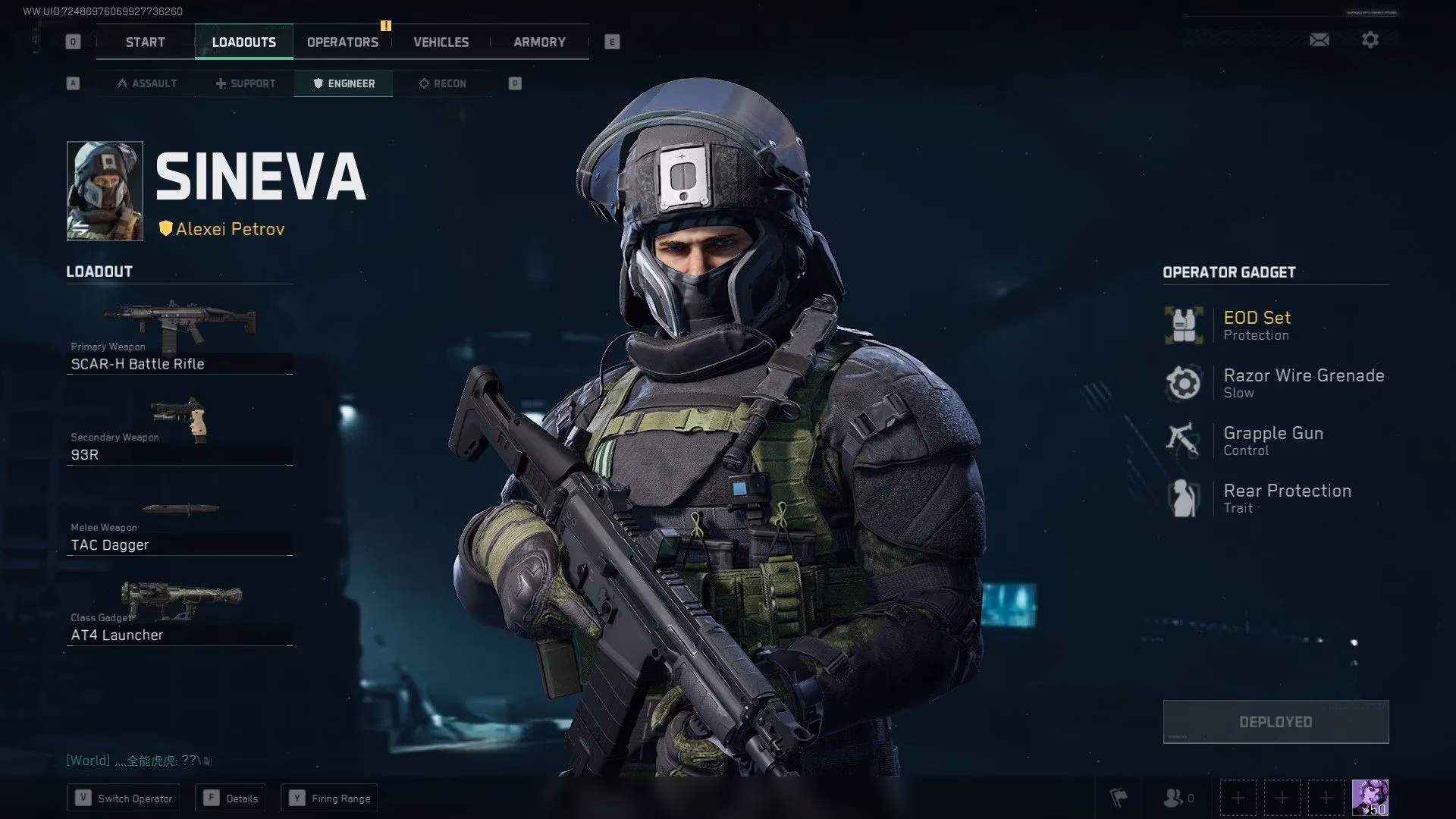Switch to the OPERATORS tab
The width and height of the screenshot is (1456, 819).
342,42
